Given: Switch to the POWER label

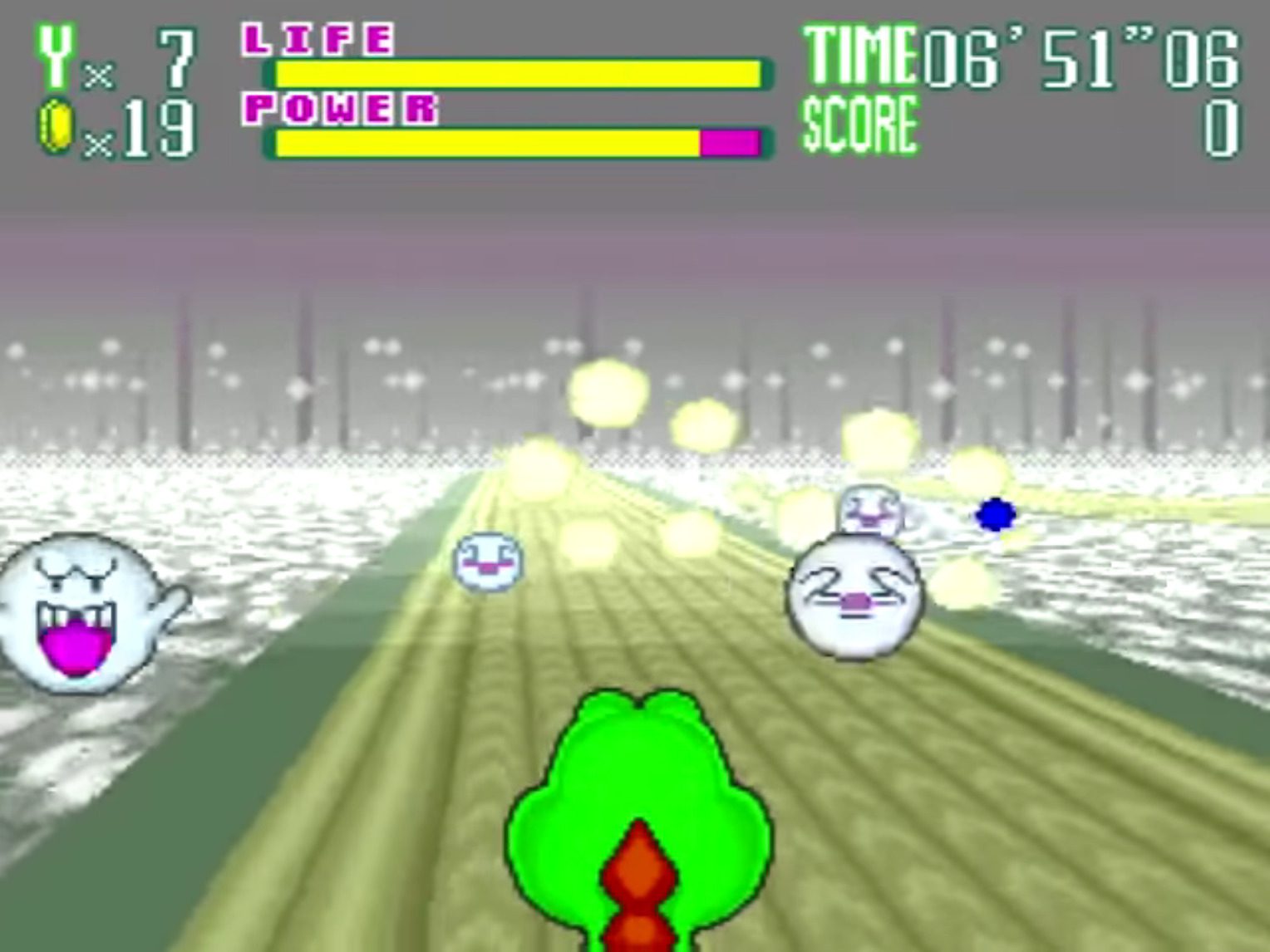Looking at the screenshot, I should click(341, 110).
